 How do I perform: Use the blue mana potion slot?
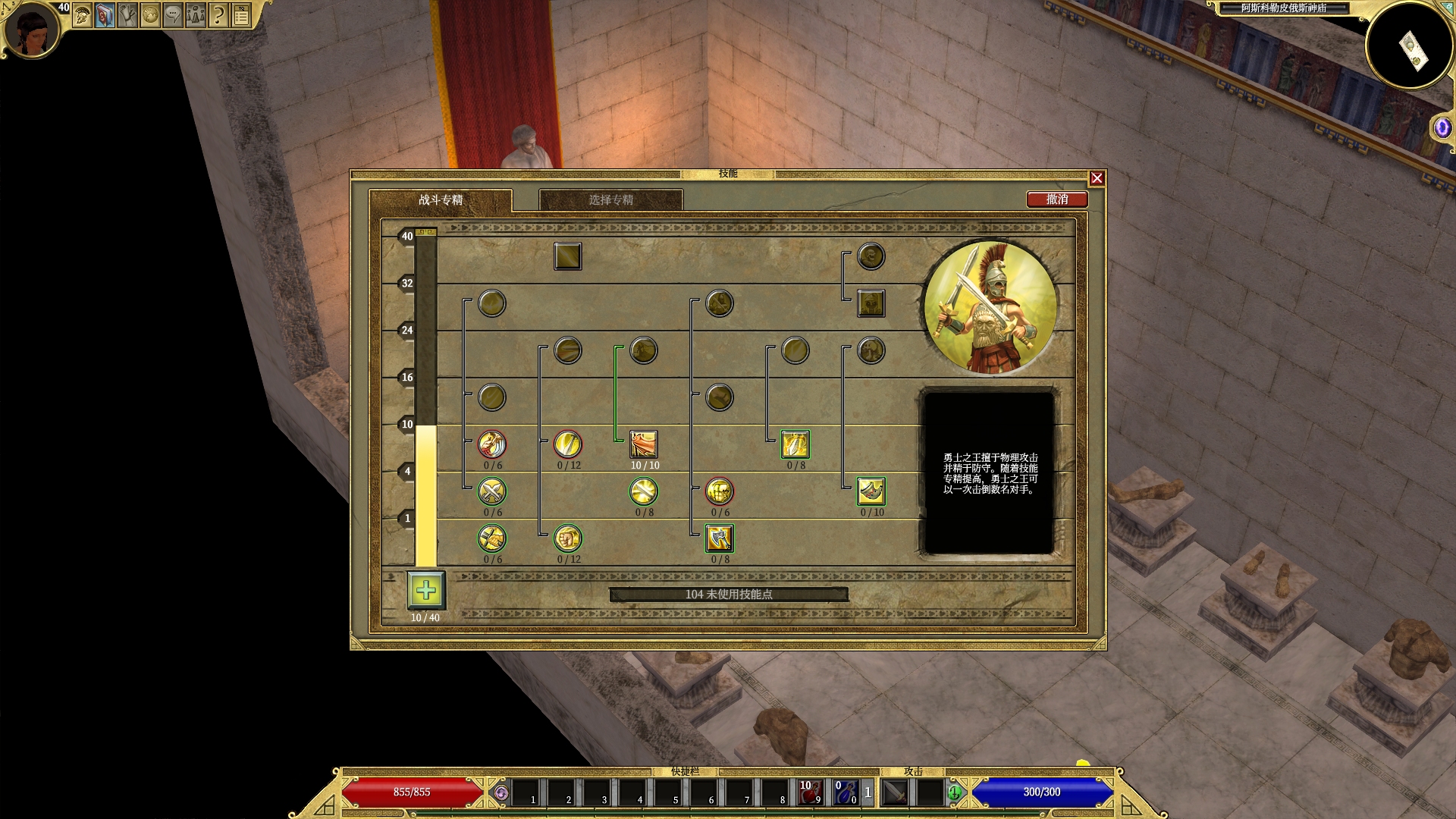pyautogui.click(x=846, y=792)
